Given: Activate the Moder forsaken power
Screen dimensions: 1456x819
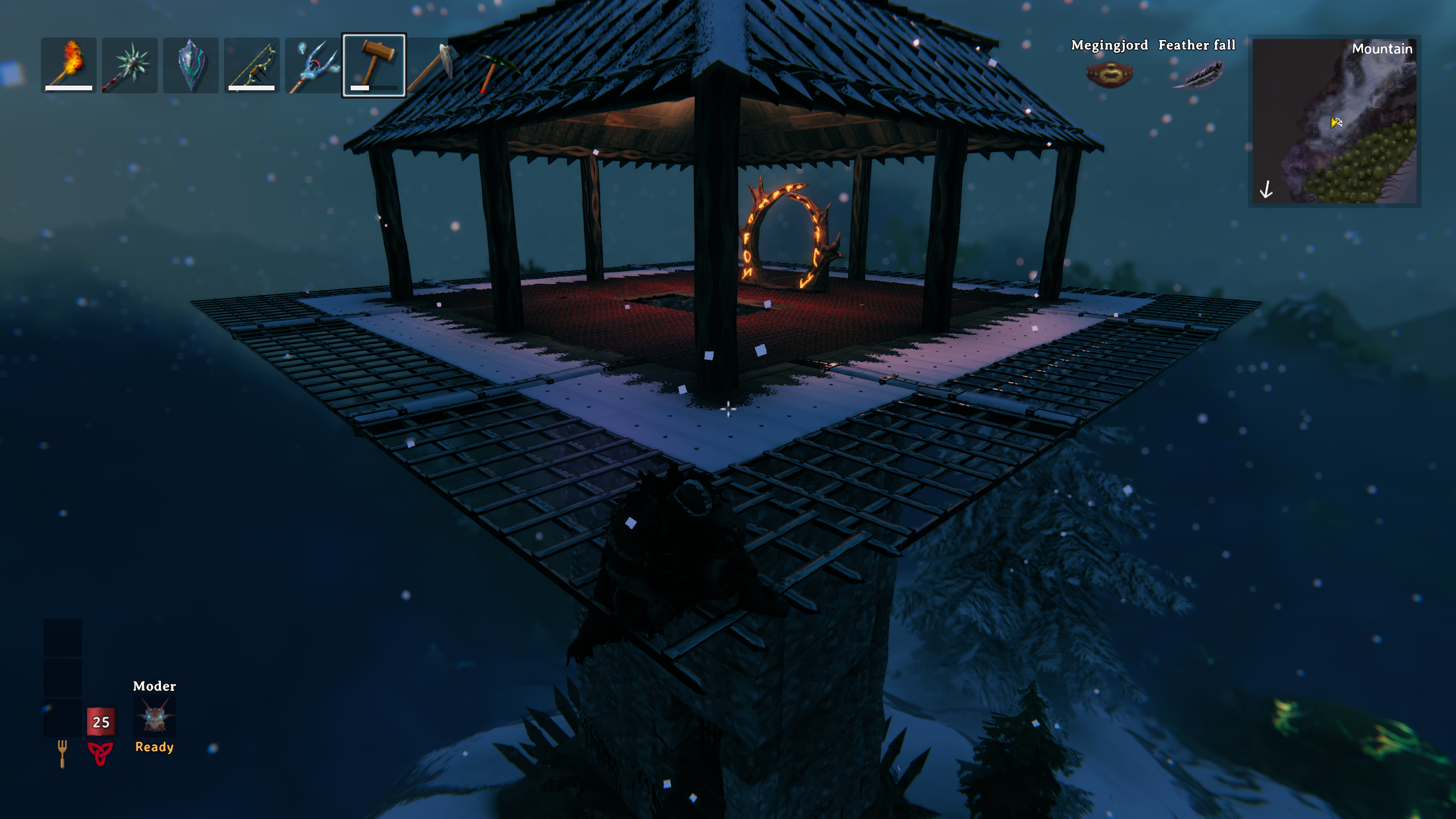Looking at the screenshot, I should tap(154, 716).
